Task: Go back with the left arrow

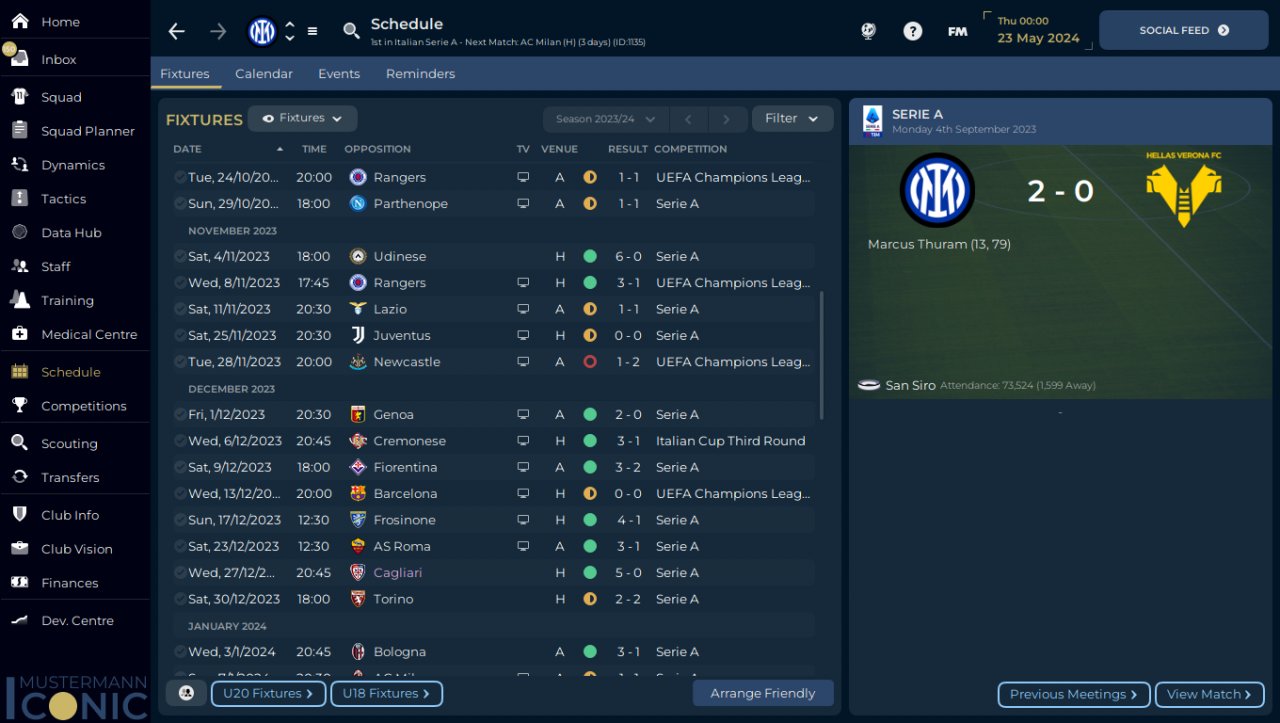Action: [x=177, y=31]
